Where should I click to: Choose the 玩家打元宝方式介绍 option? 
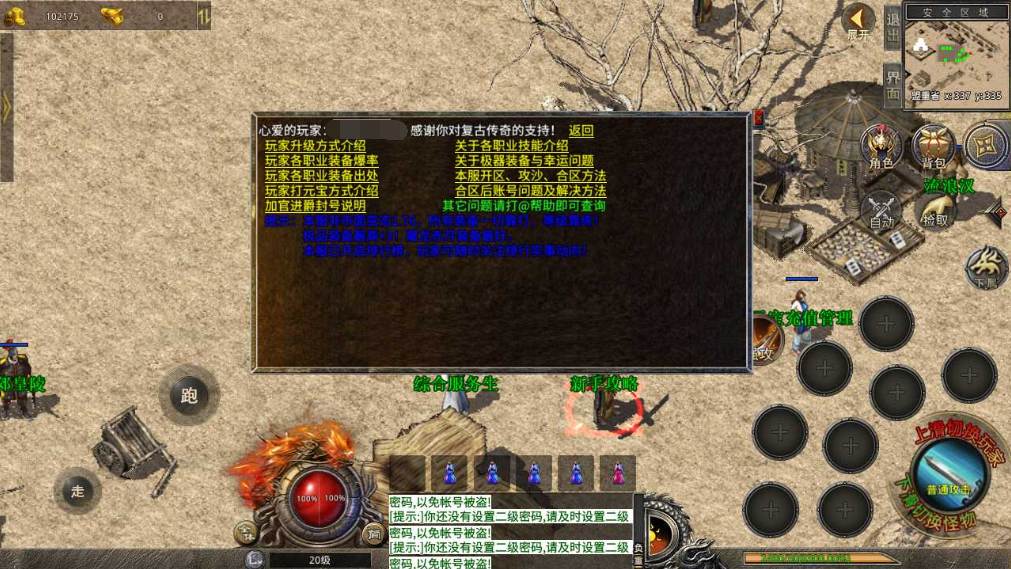[x=321, y=191]
